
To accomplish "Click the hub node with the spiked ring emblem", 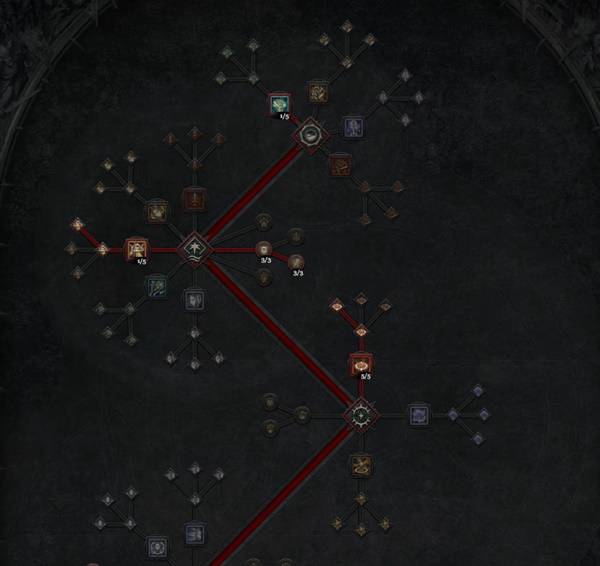I will [x=360, y=412].
